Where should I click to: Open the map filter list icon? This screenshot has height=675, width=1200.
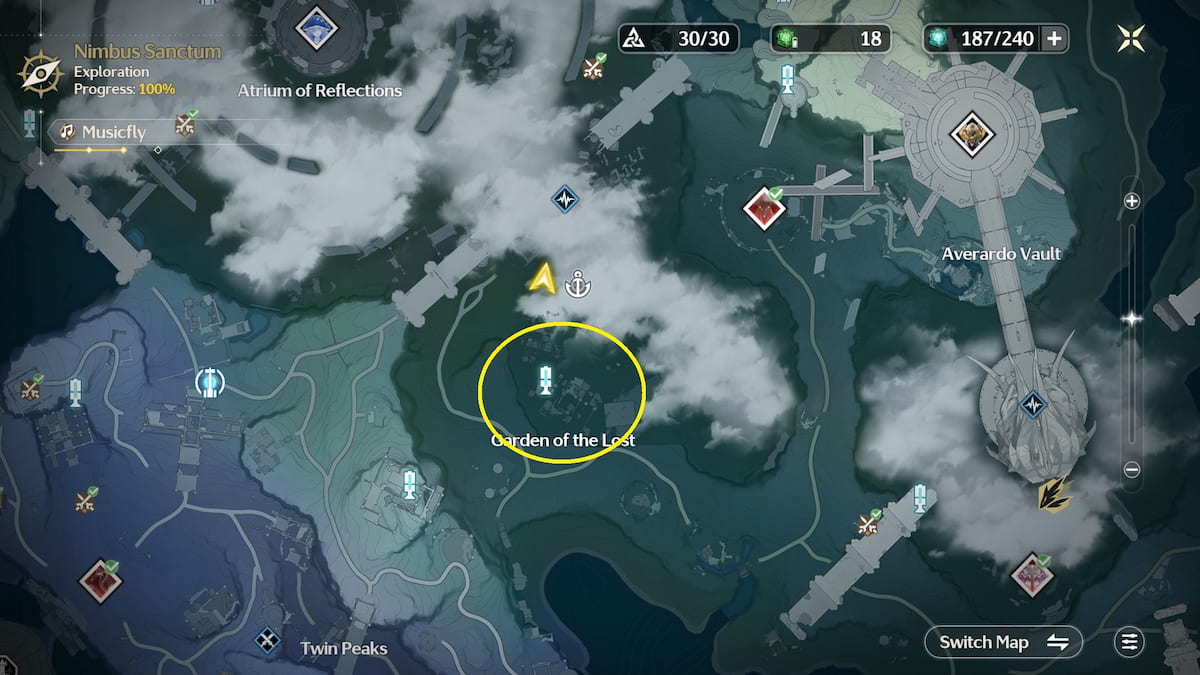pyautogui.click(x=1130, y=642)
